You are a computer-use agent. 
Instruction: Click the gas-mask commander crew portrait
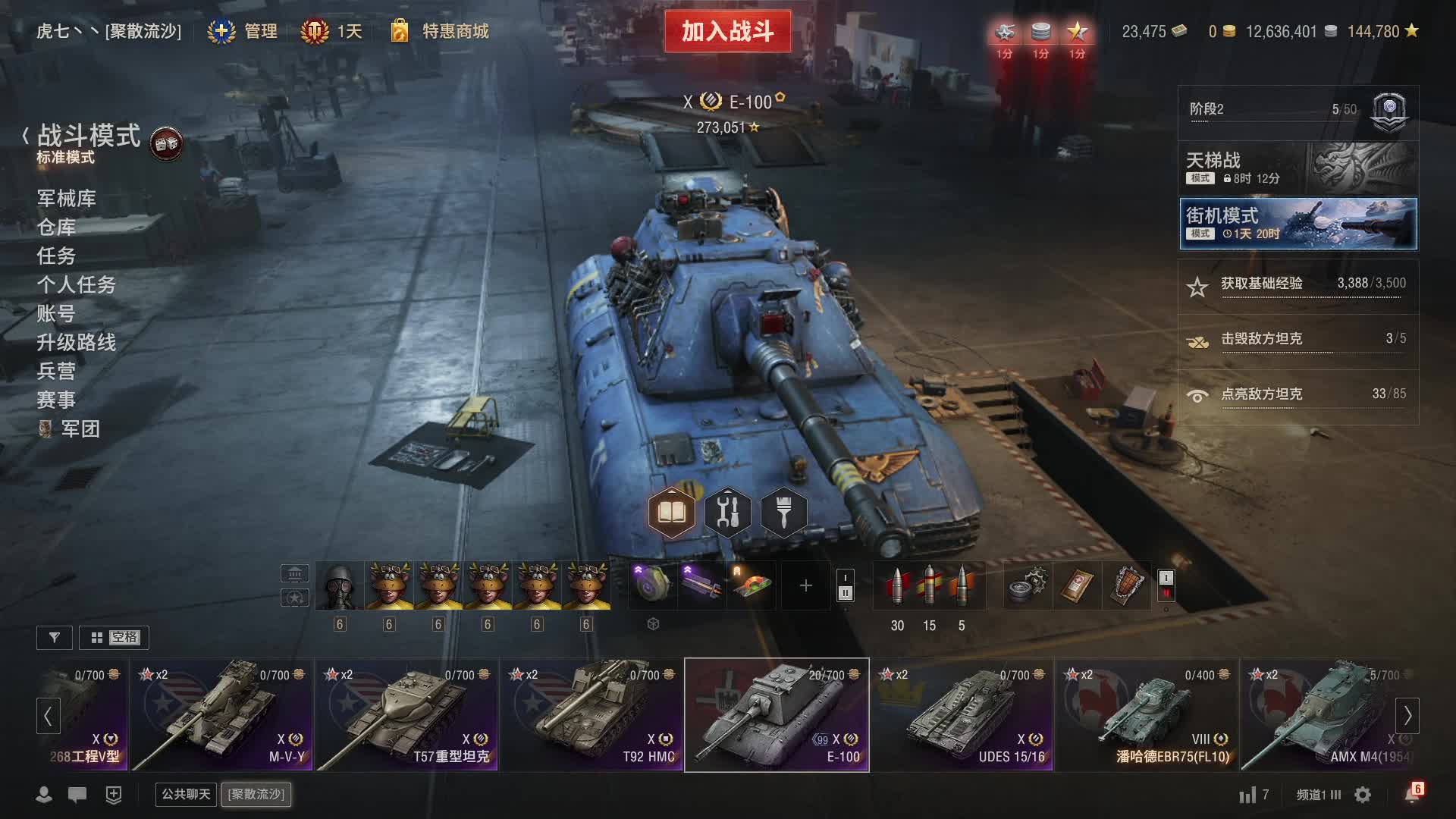(x=339, y=585)
